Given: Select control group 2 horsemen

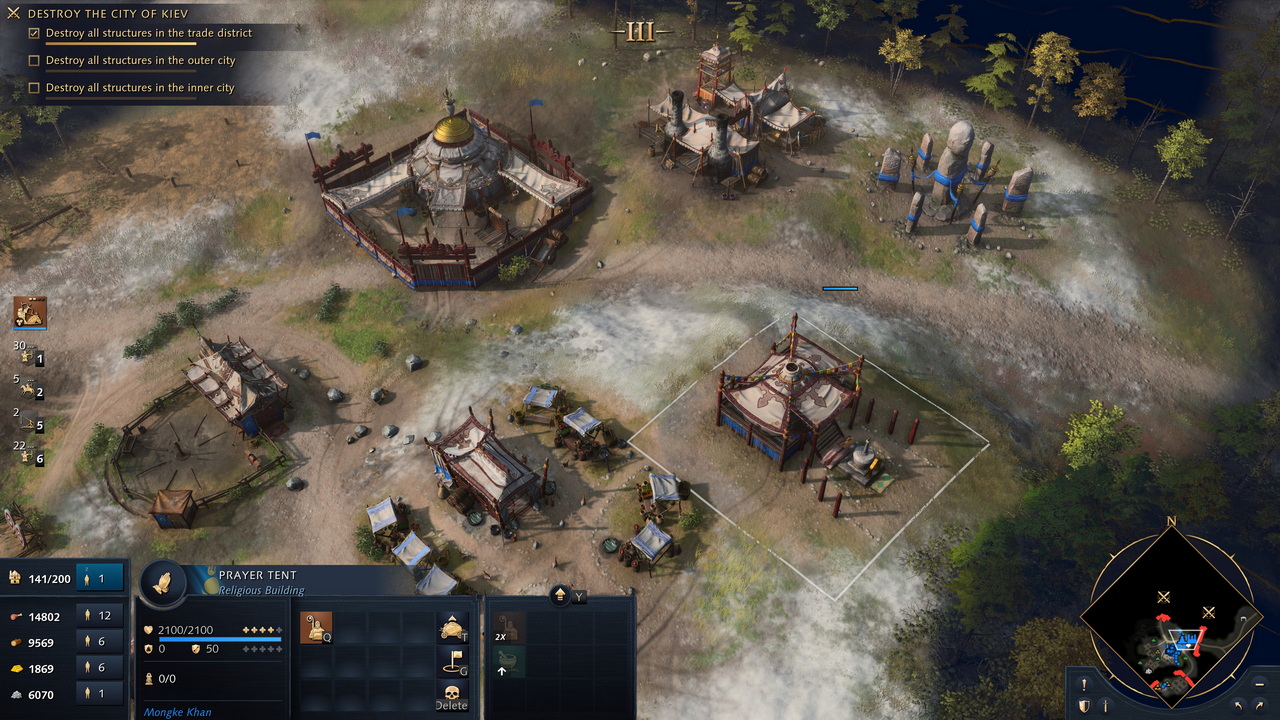Looking at the screenshot, I should [29, 389].
